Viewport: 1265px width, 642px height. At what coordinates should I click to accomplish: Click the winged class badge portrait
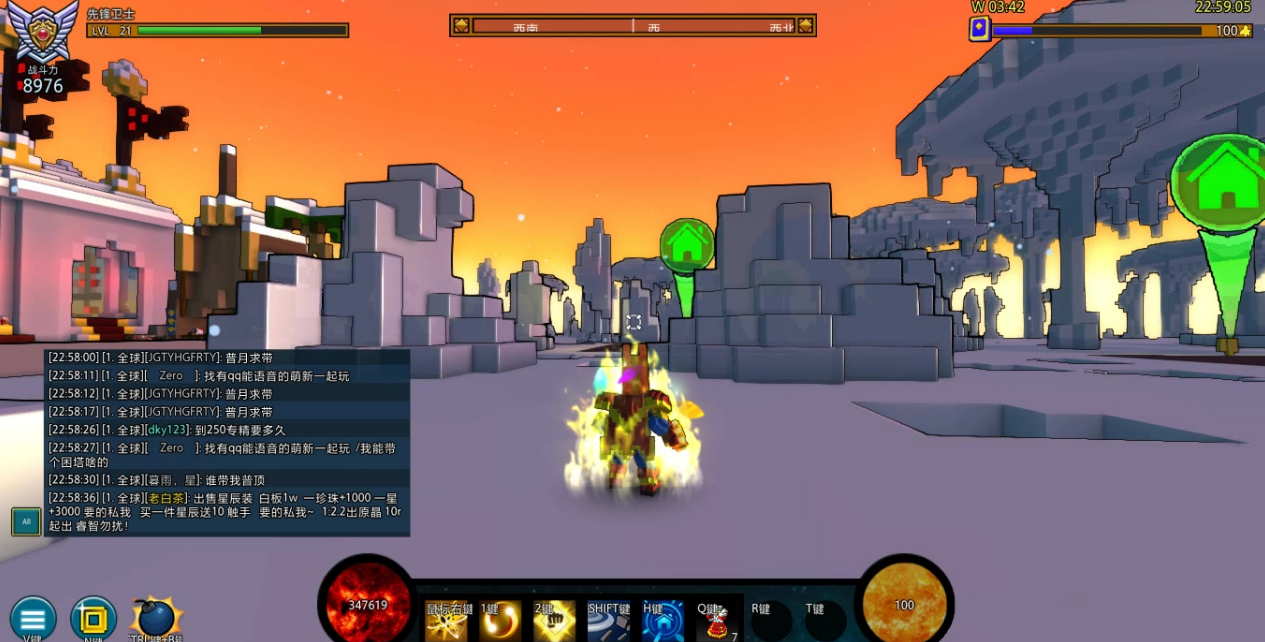42,27
